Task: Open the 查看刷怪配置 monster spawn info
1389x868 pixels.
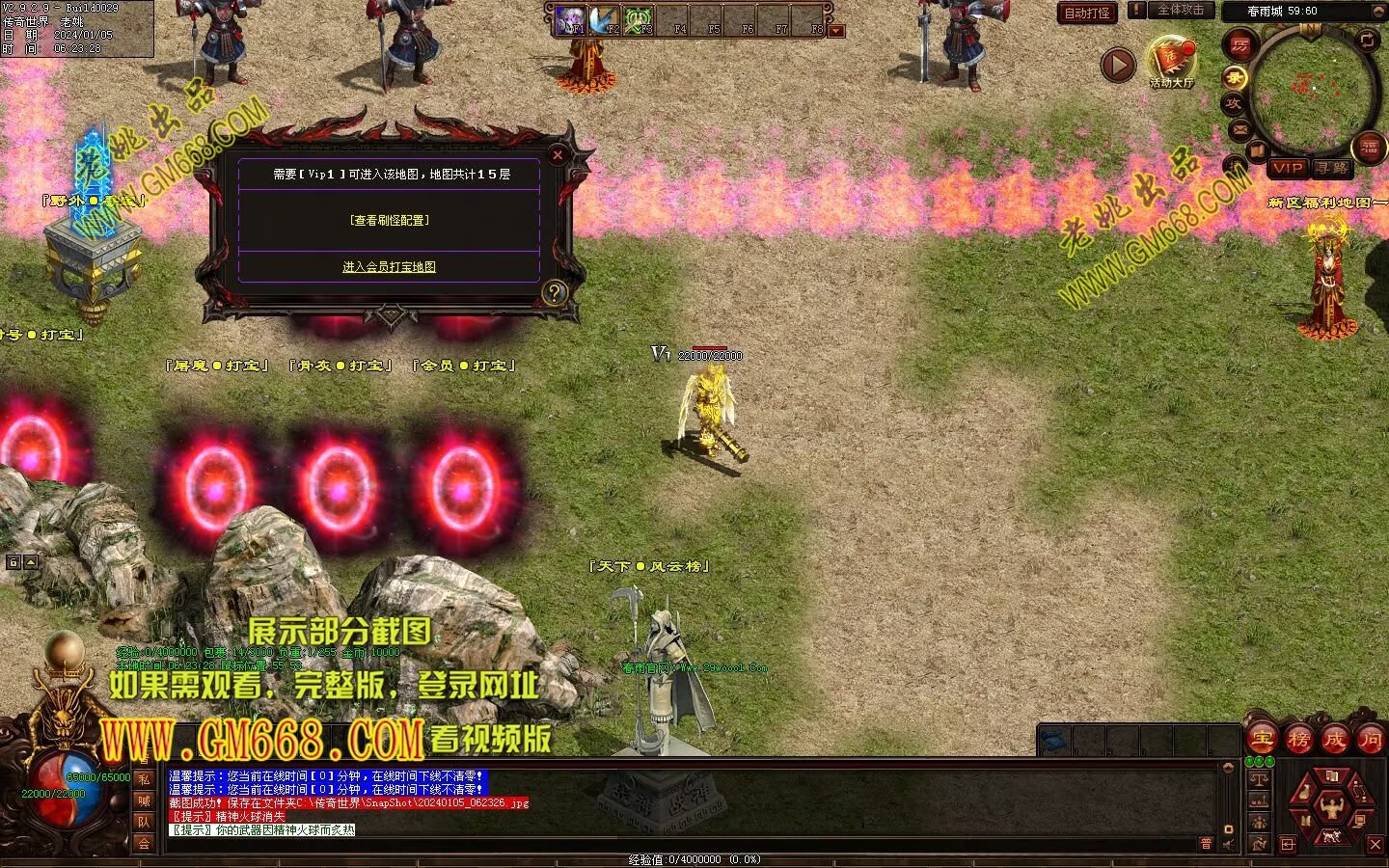Action: pyautogui.click(x=390, y=221)
